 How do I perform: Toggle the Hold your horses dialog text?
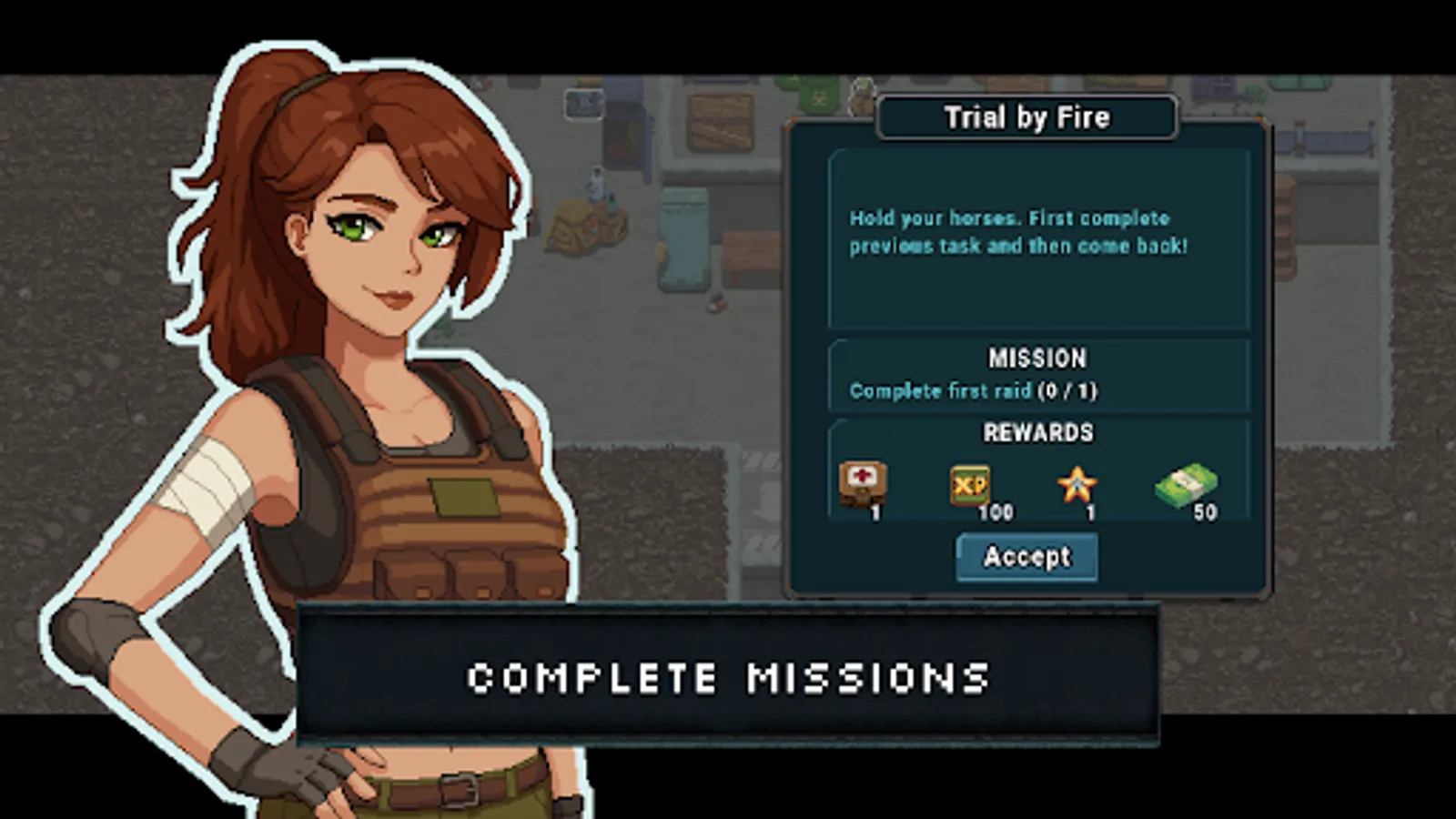[x=1008, y=231]
